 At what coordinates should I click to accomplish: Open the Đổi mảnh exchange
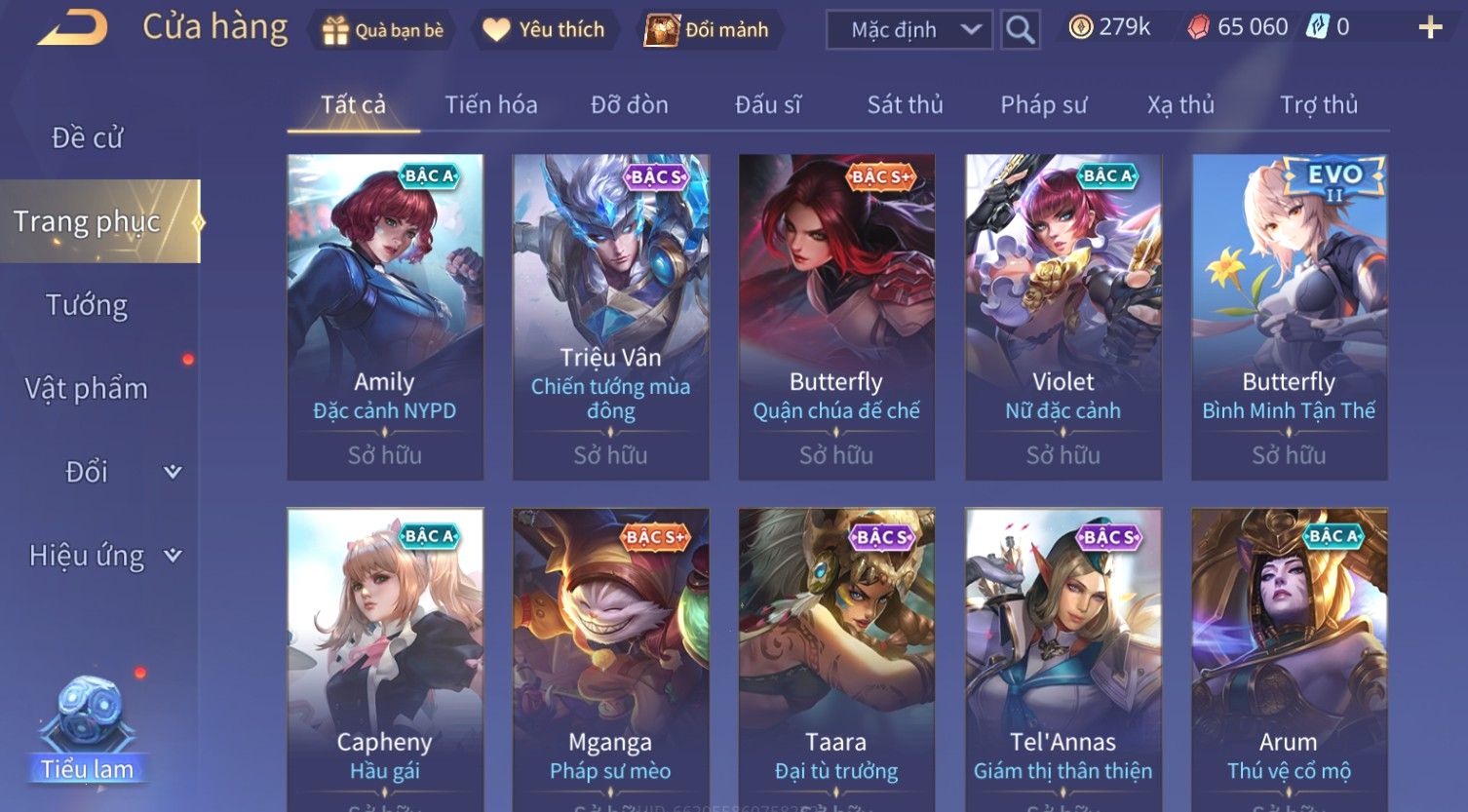(708, 30)
